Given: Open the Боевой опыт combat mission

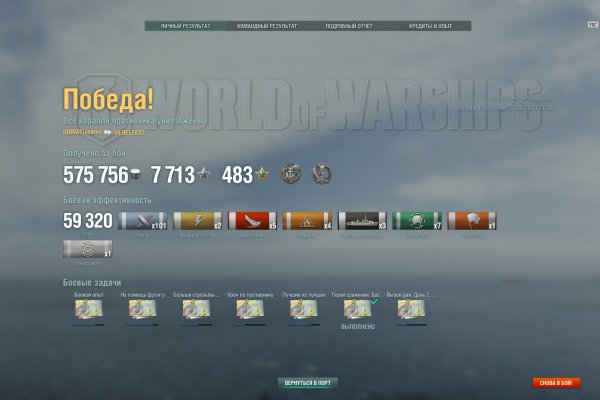Looking at the screenshot, I should click(88, 310).
